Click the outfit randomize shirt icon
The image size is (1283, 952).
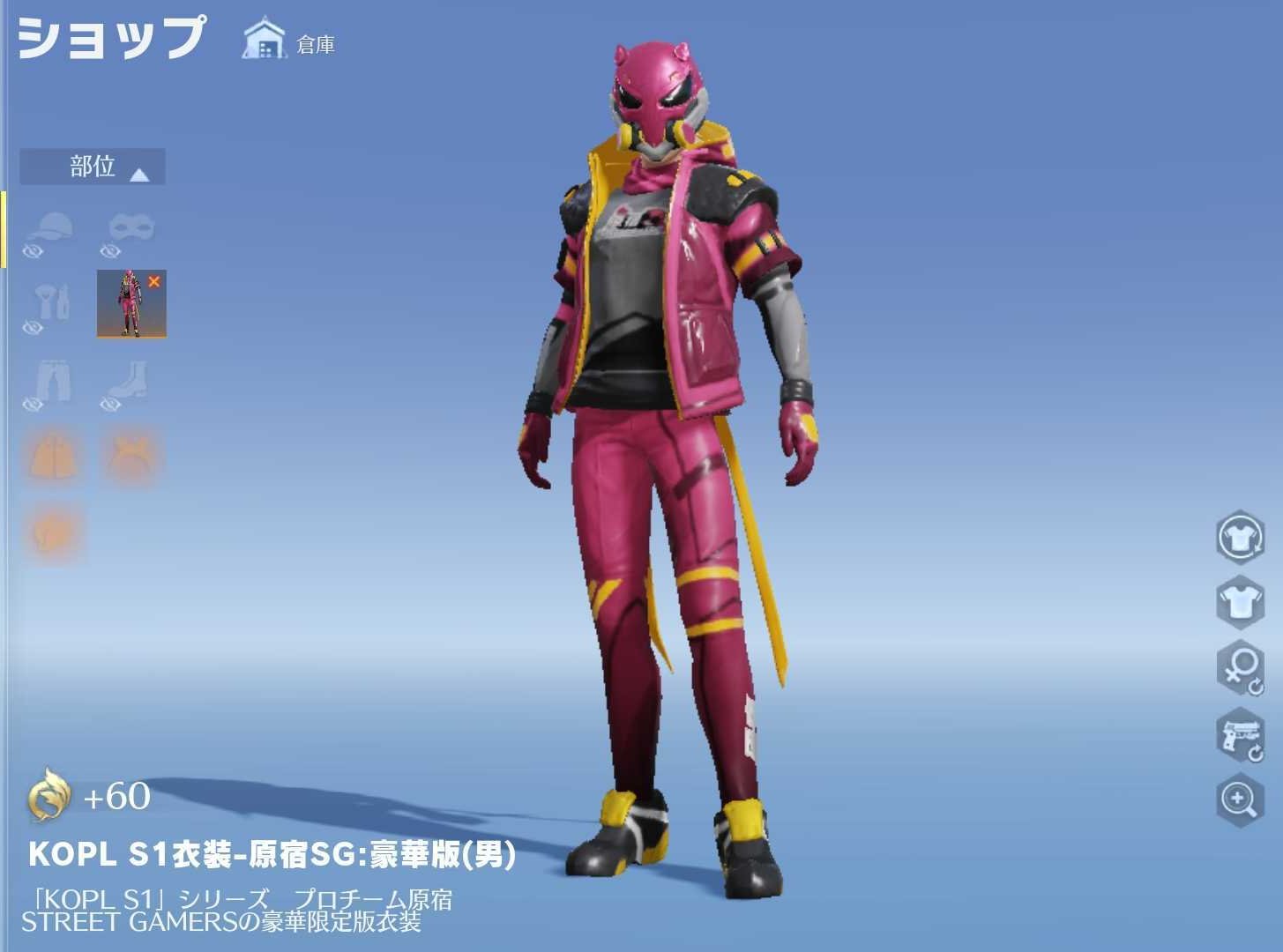[1242, 538]
